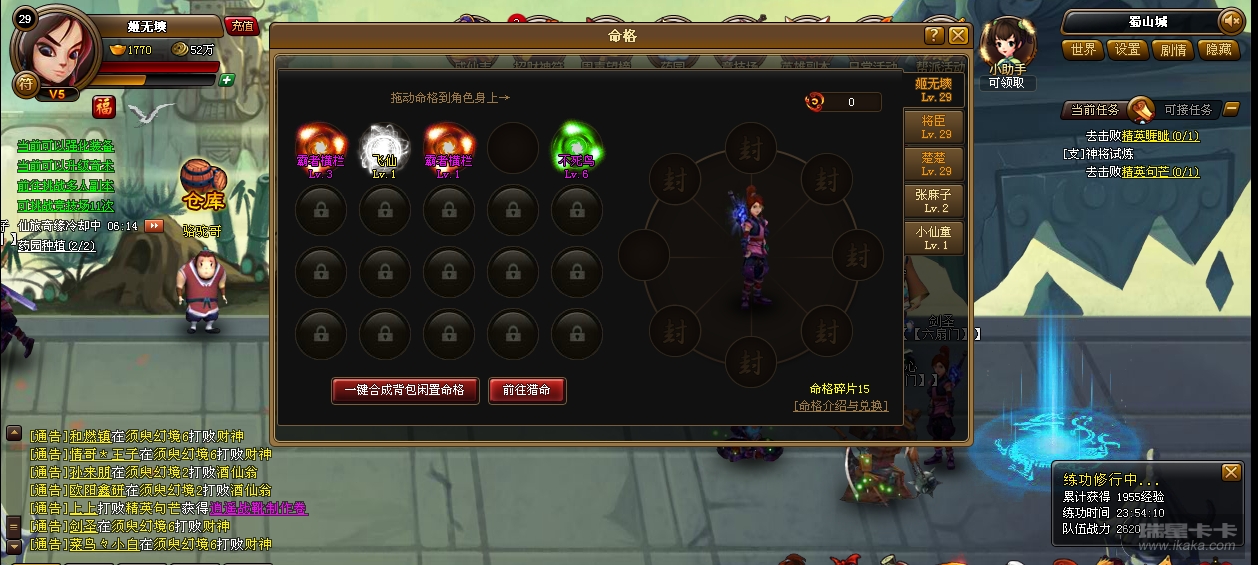Open 命格介绍与兑换 link

click(x=840, y=406)
